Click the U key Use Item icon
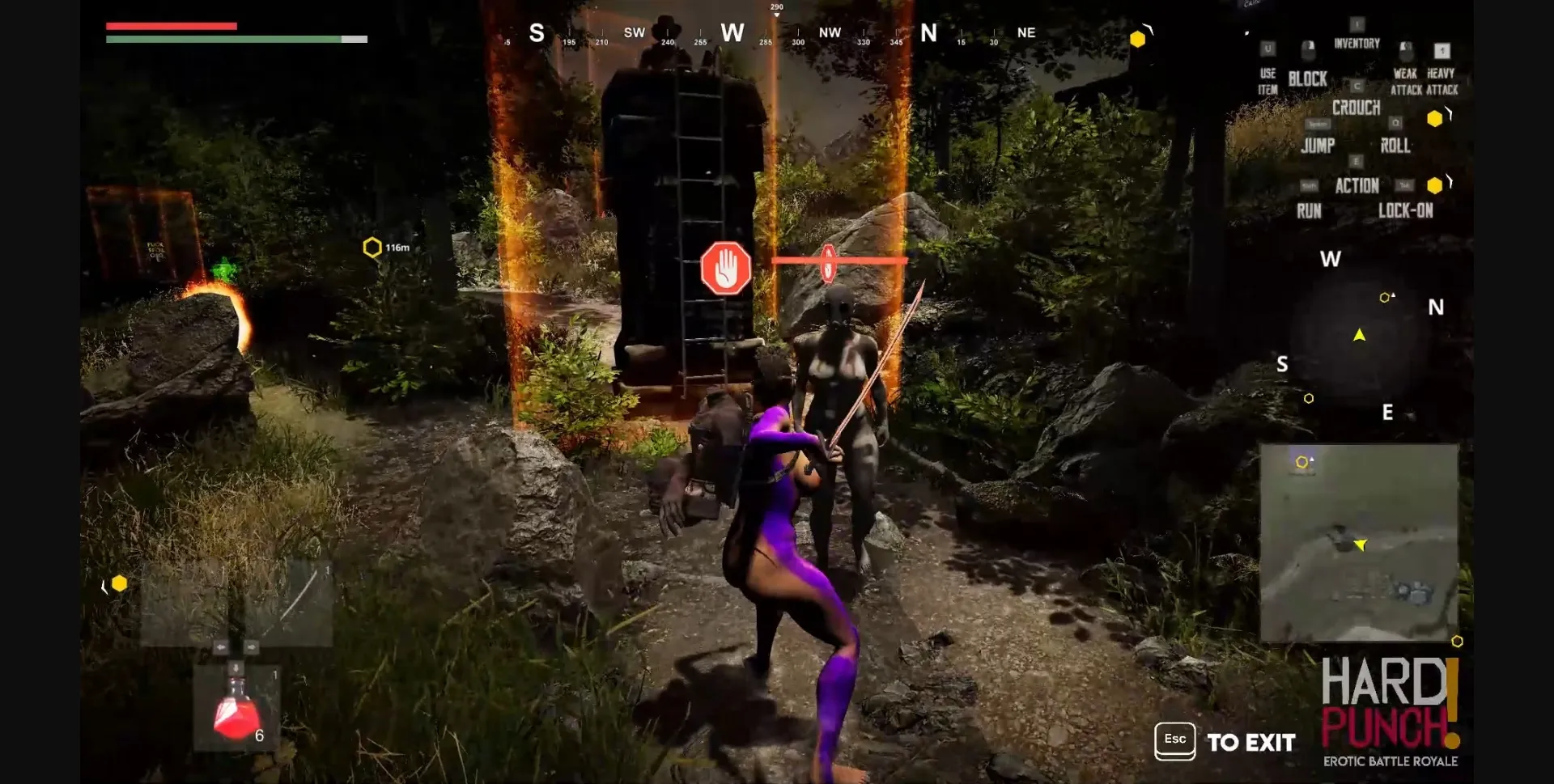The image size is (1554, 784). coord(1267,47)
